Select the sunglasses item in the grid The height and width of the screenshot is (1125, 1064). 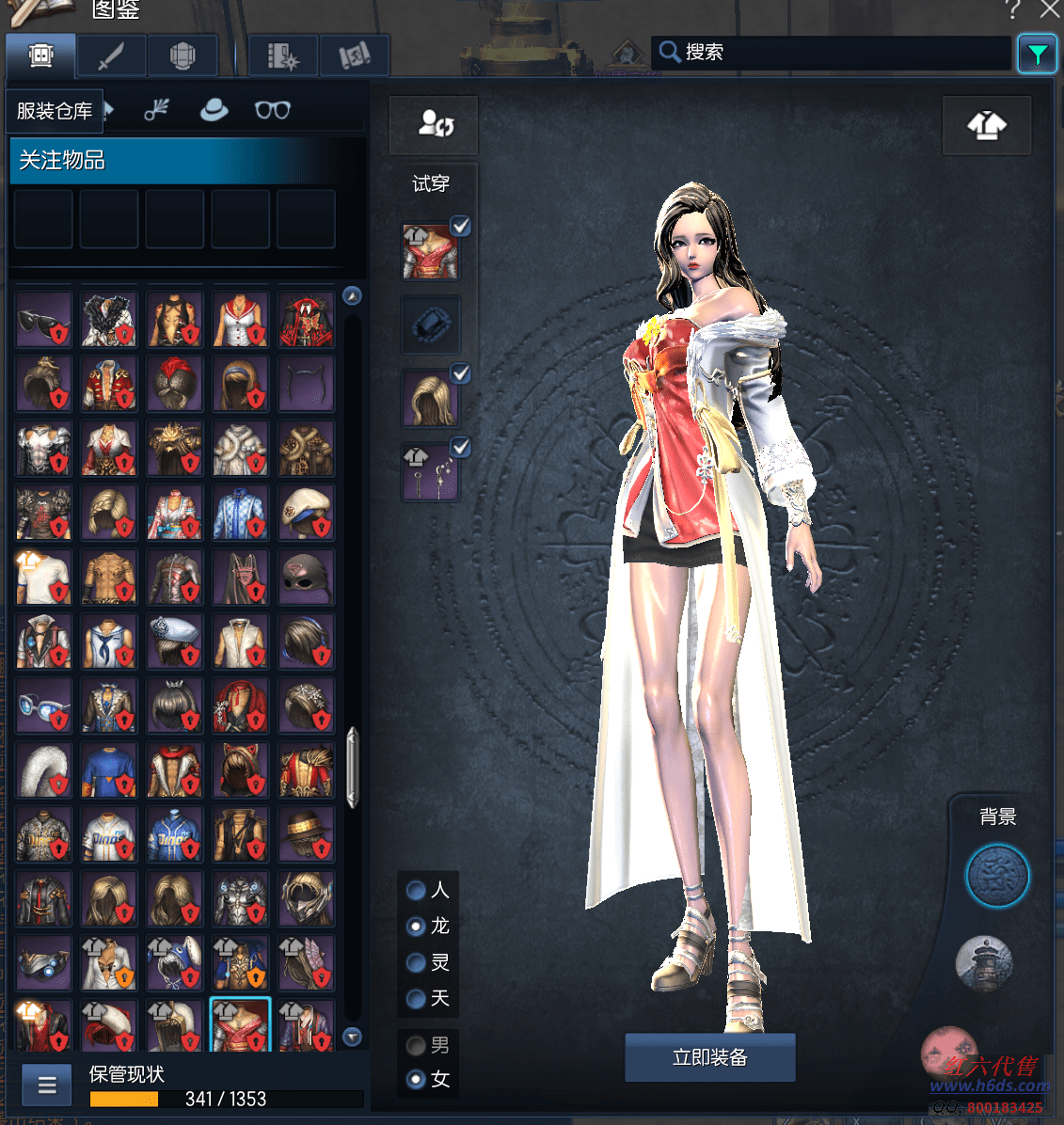43,320
